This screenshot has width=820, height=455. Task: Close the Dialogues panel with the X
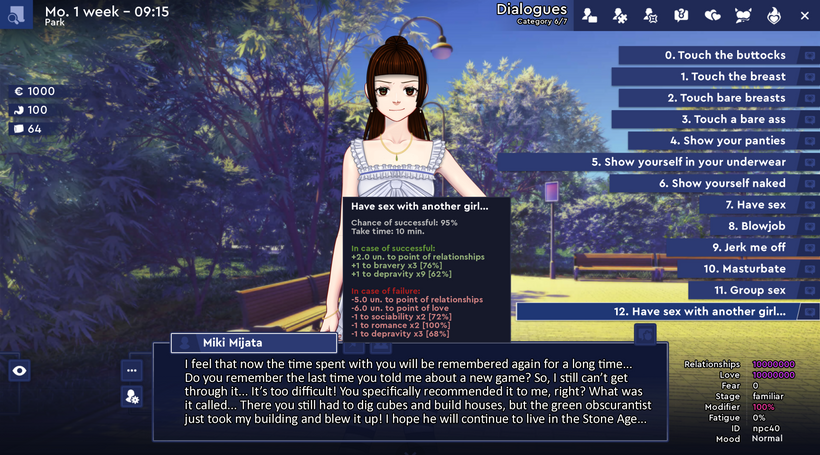(x=804, y=15)
